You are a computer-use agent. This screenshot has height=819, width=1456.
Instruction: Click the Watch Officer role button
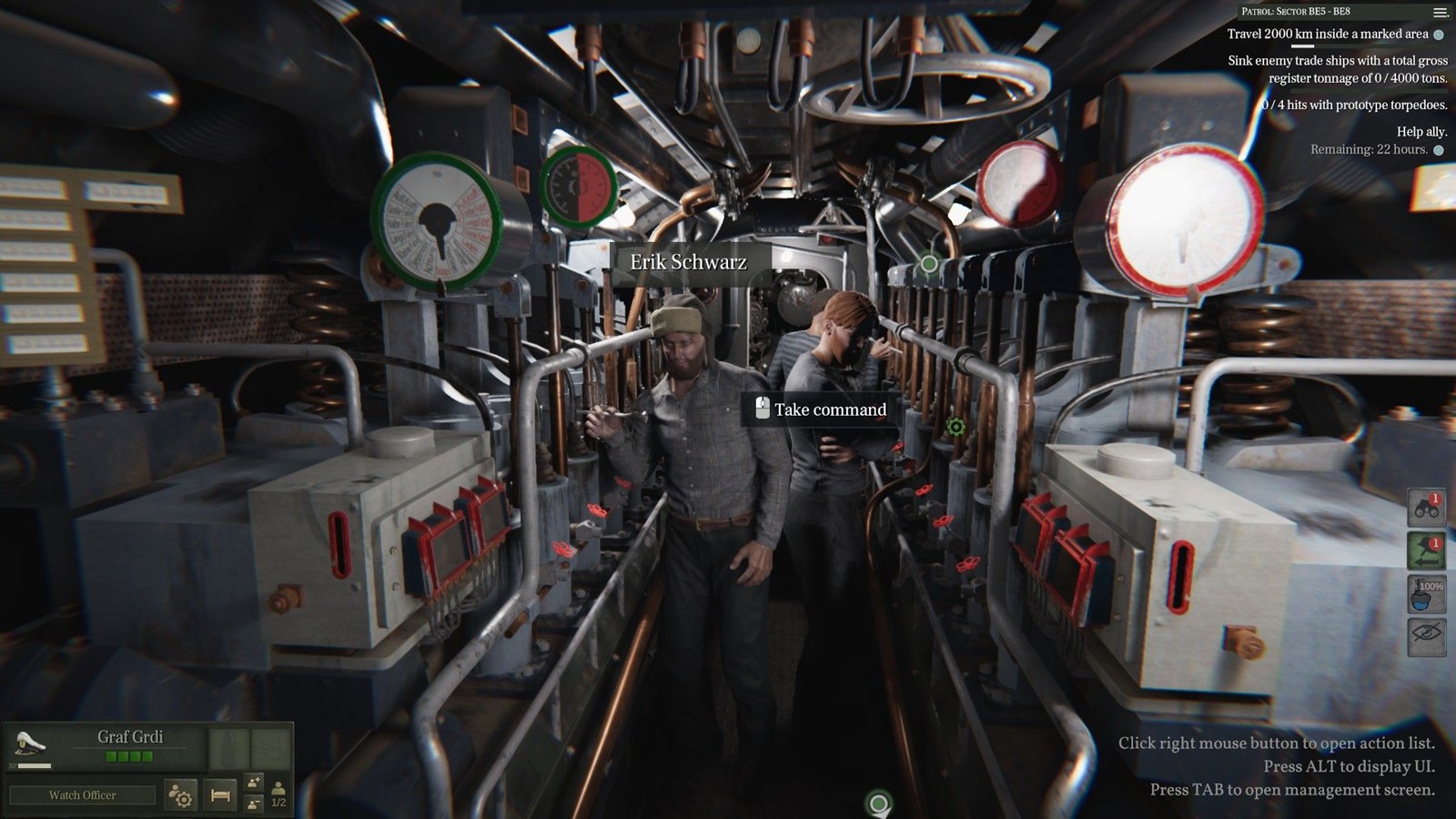point(82,795)
